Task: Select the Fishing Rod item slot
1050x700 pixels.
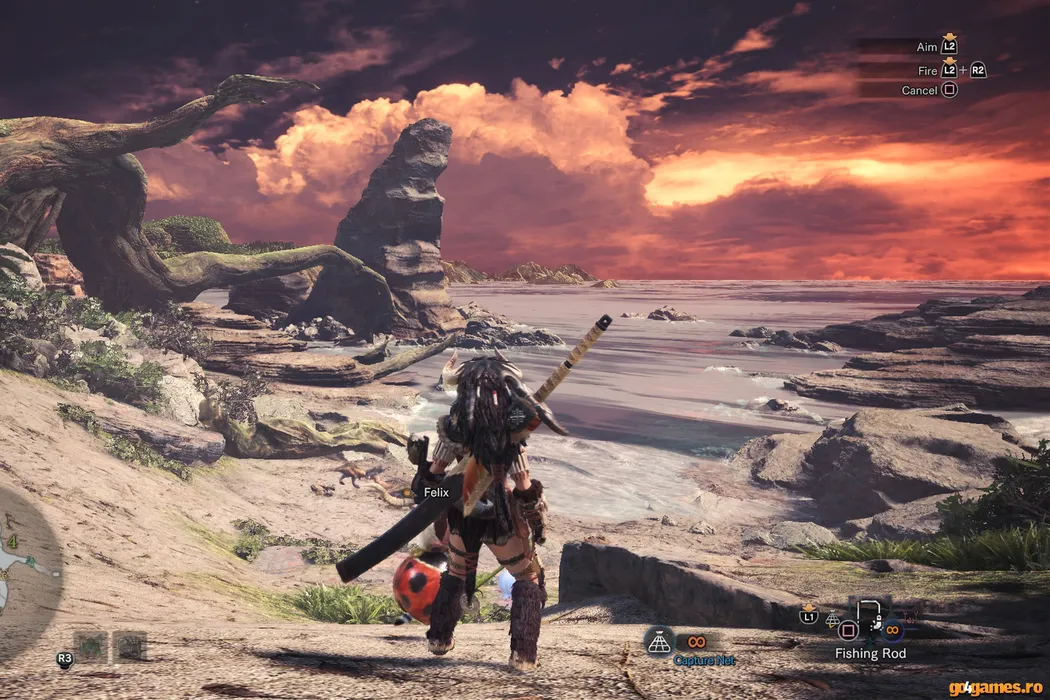Action: [x=868, y=622]
